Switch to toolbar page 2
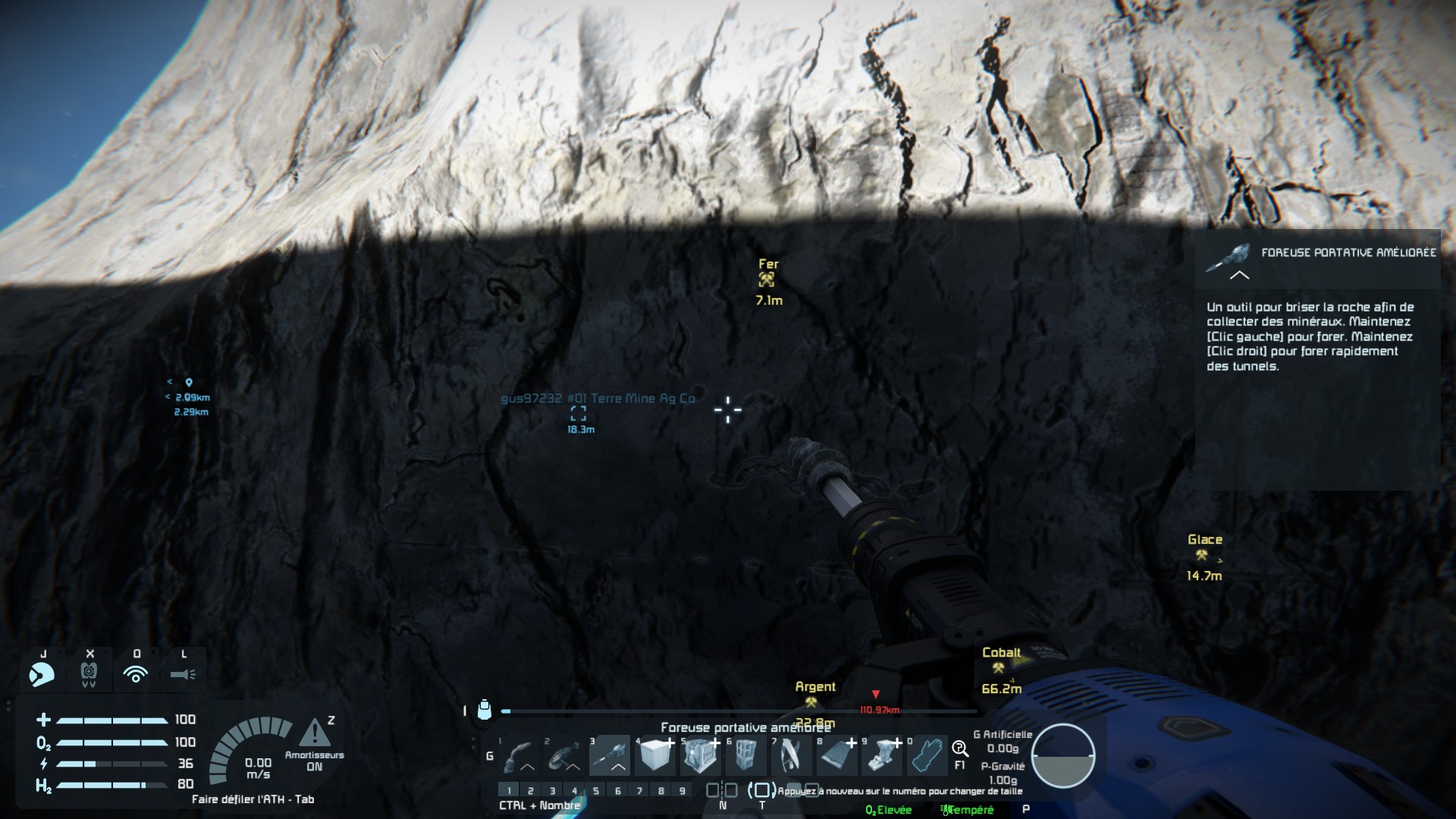Screen dimensions: 1456x819 point(530,791)
